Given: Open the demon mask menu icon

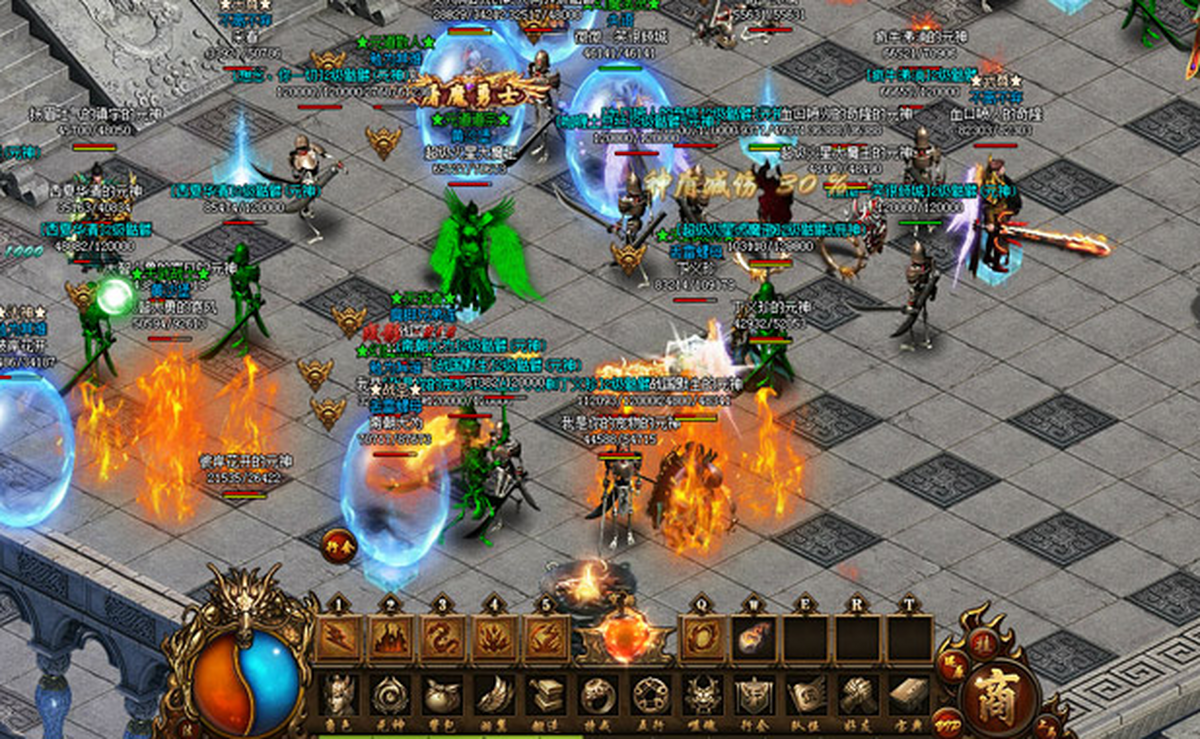Looking at the screenshot, I should click(703, 694).
